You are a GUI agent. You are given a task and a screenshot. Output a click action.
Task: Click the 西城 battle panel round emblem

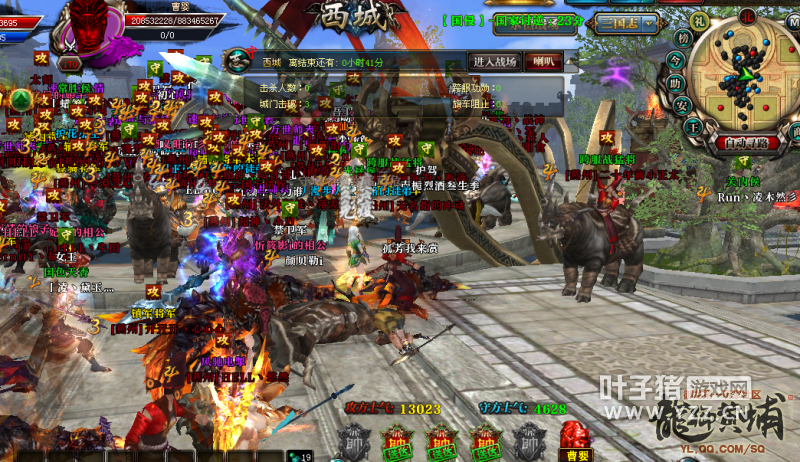(x=236, y=60)
